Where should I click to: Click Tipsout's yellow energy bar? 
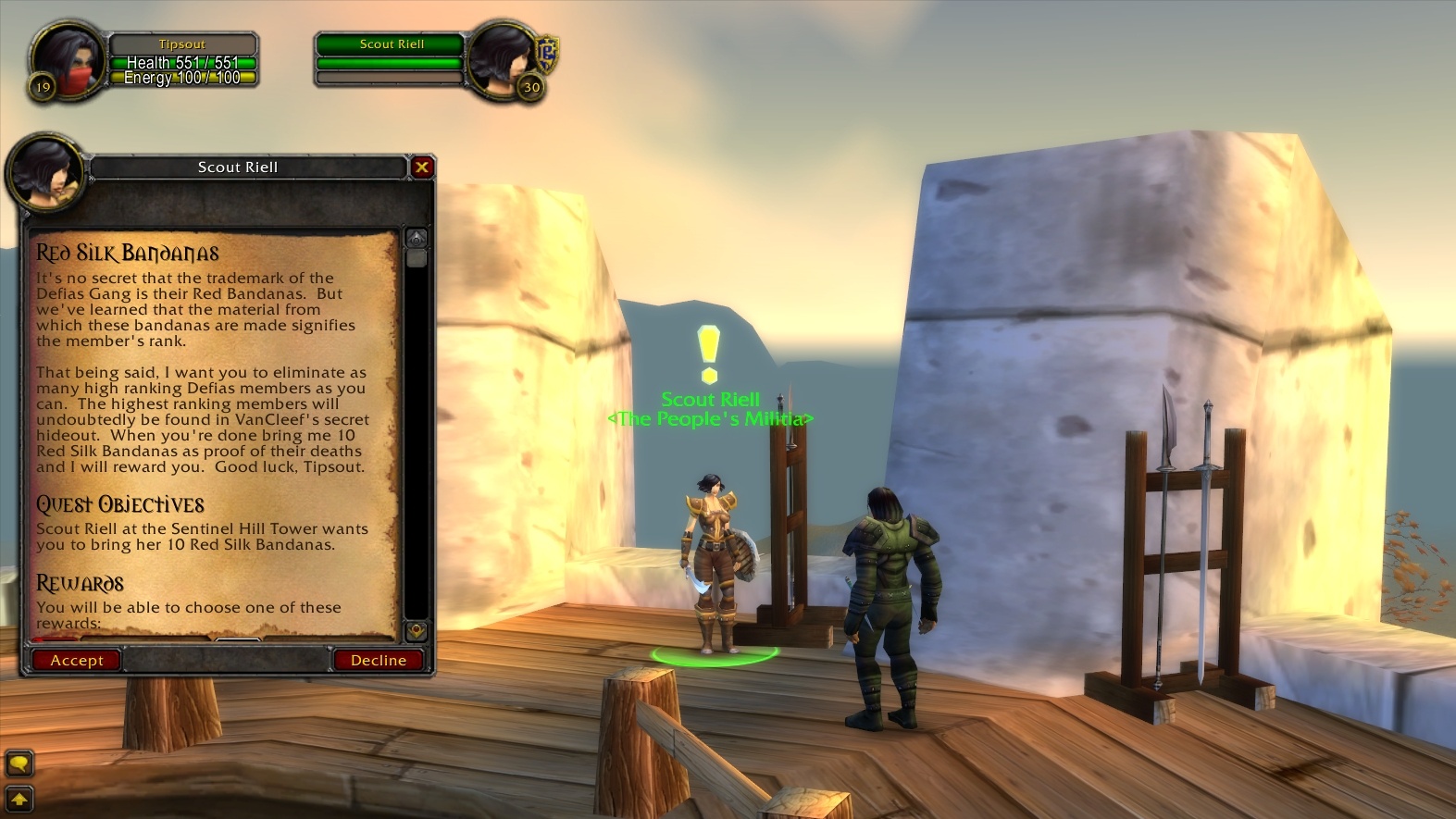[181, 77]
